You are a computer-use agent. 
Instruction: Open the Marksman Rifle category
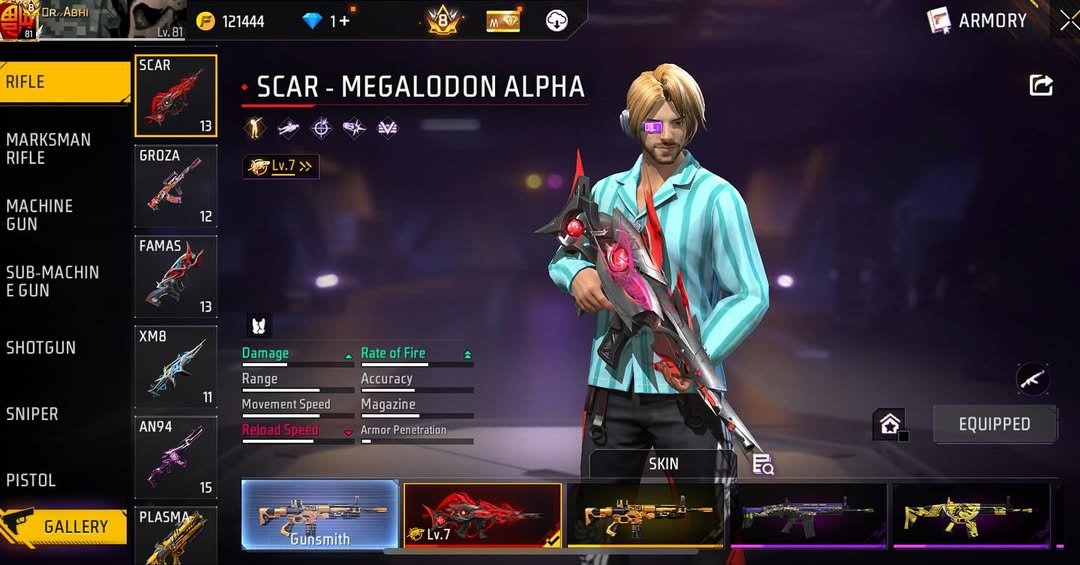[x=62, y=148]
